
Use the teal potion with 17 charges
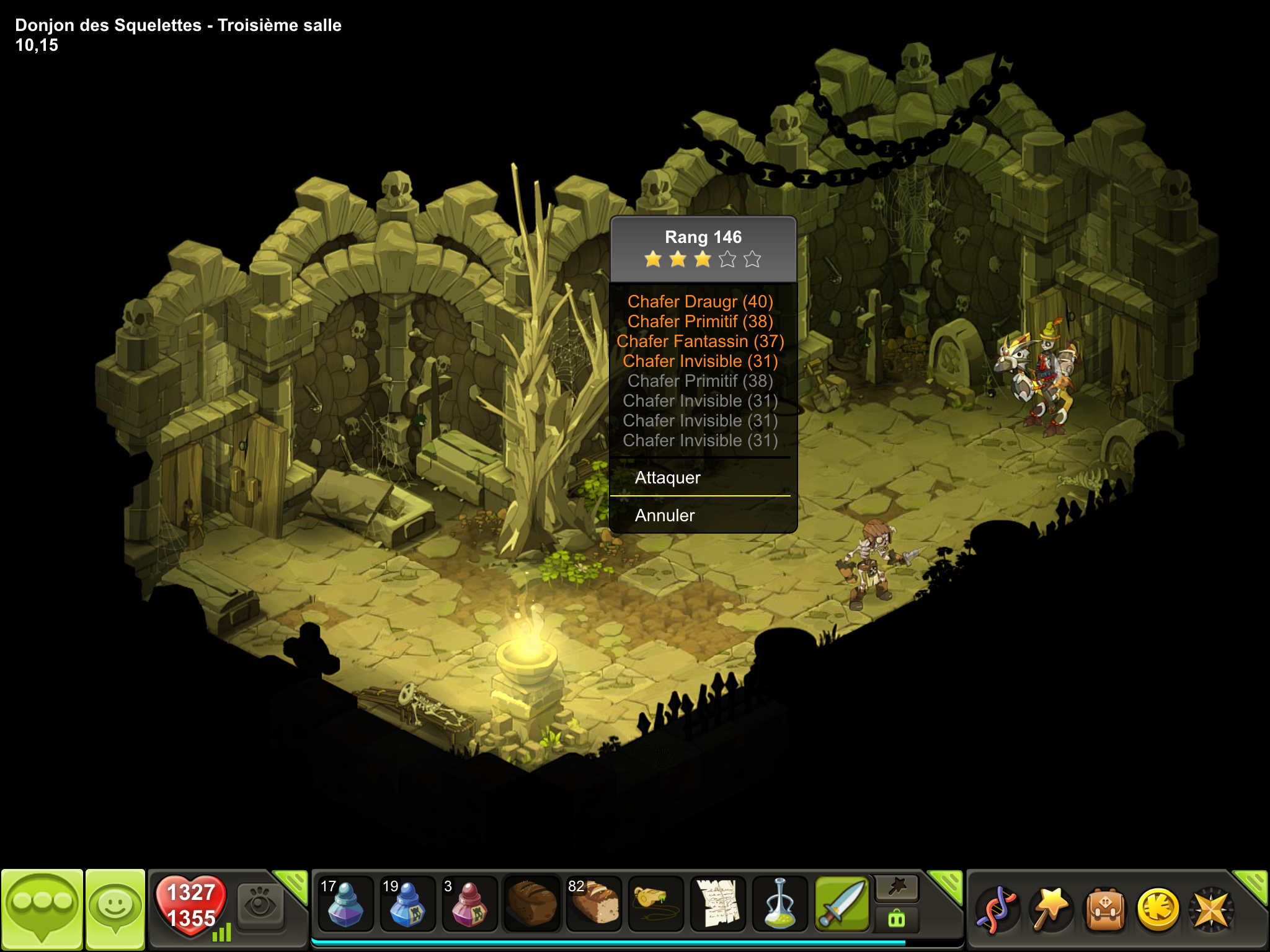point(345,904)
